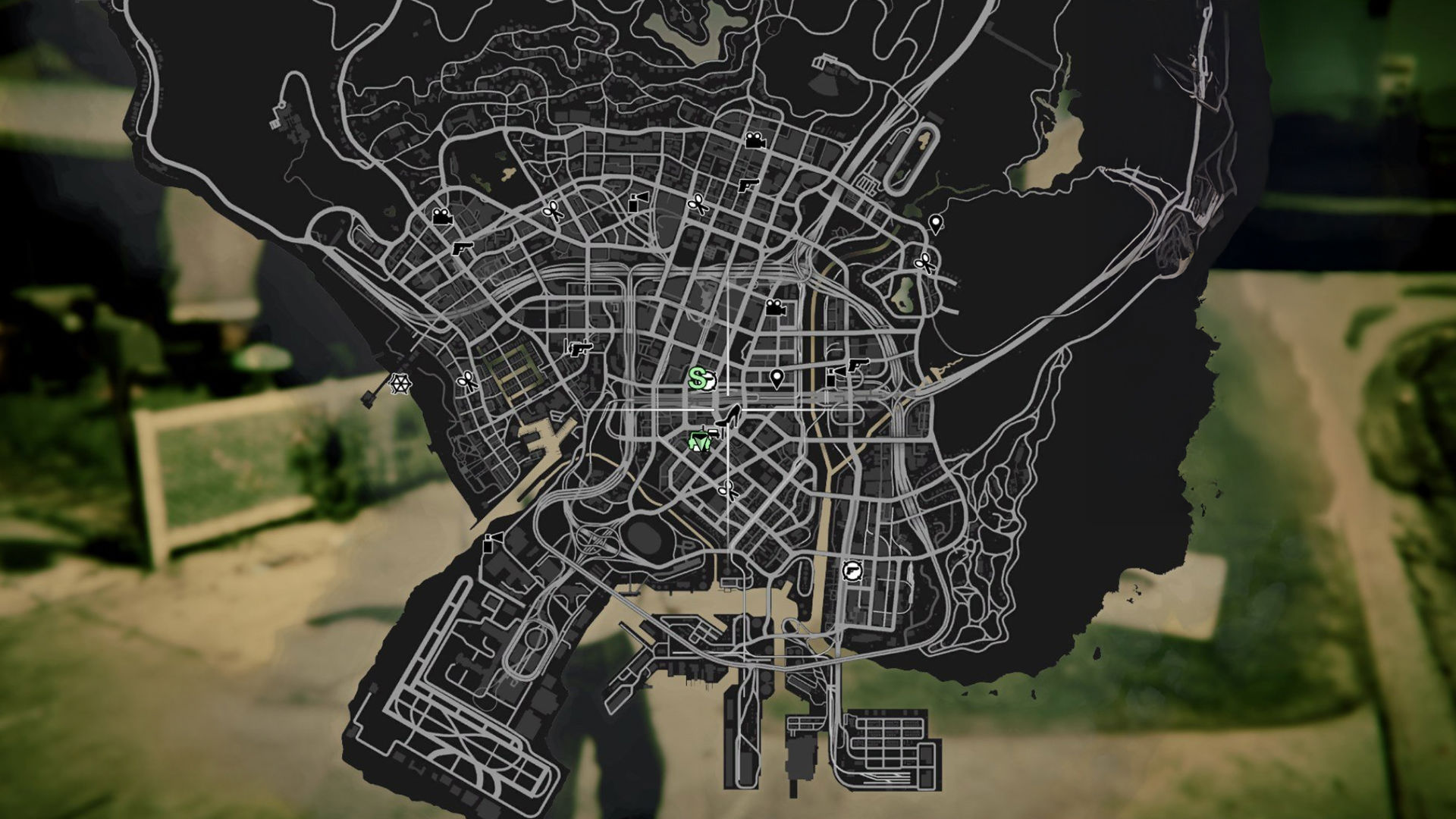Click the scissors barber blip below the strip club
Screen dimensions: 1456x819
click(x=727, y=491)
